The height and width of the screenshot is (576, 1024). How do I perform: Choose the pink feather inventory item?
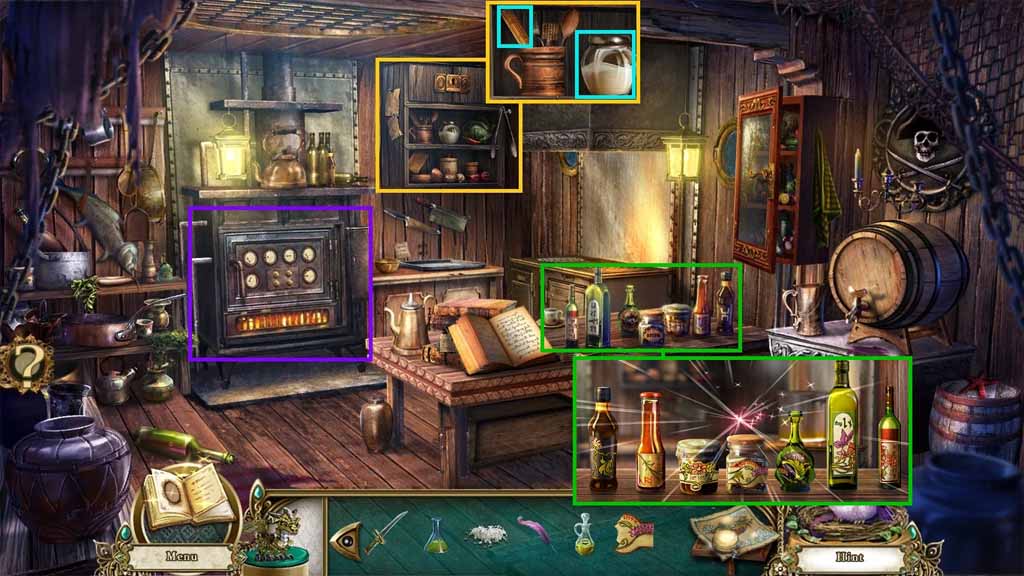[536, 530]
